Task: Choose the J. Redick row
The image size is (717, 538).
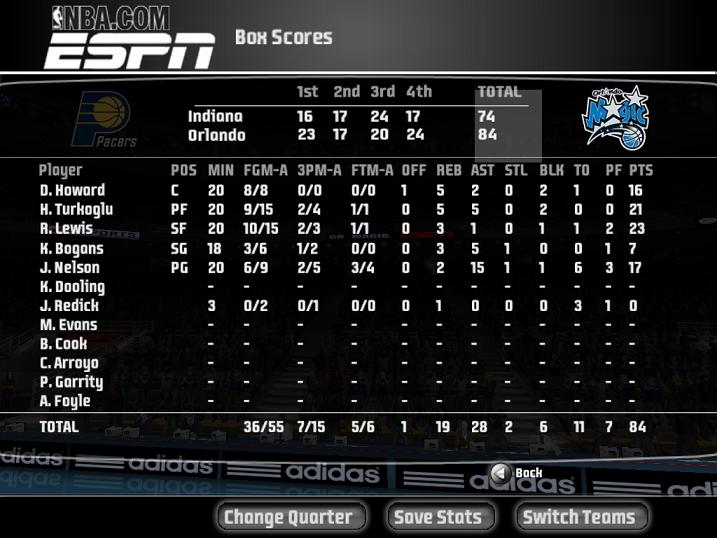Action: point(69,306)
